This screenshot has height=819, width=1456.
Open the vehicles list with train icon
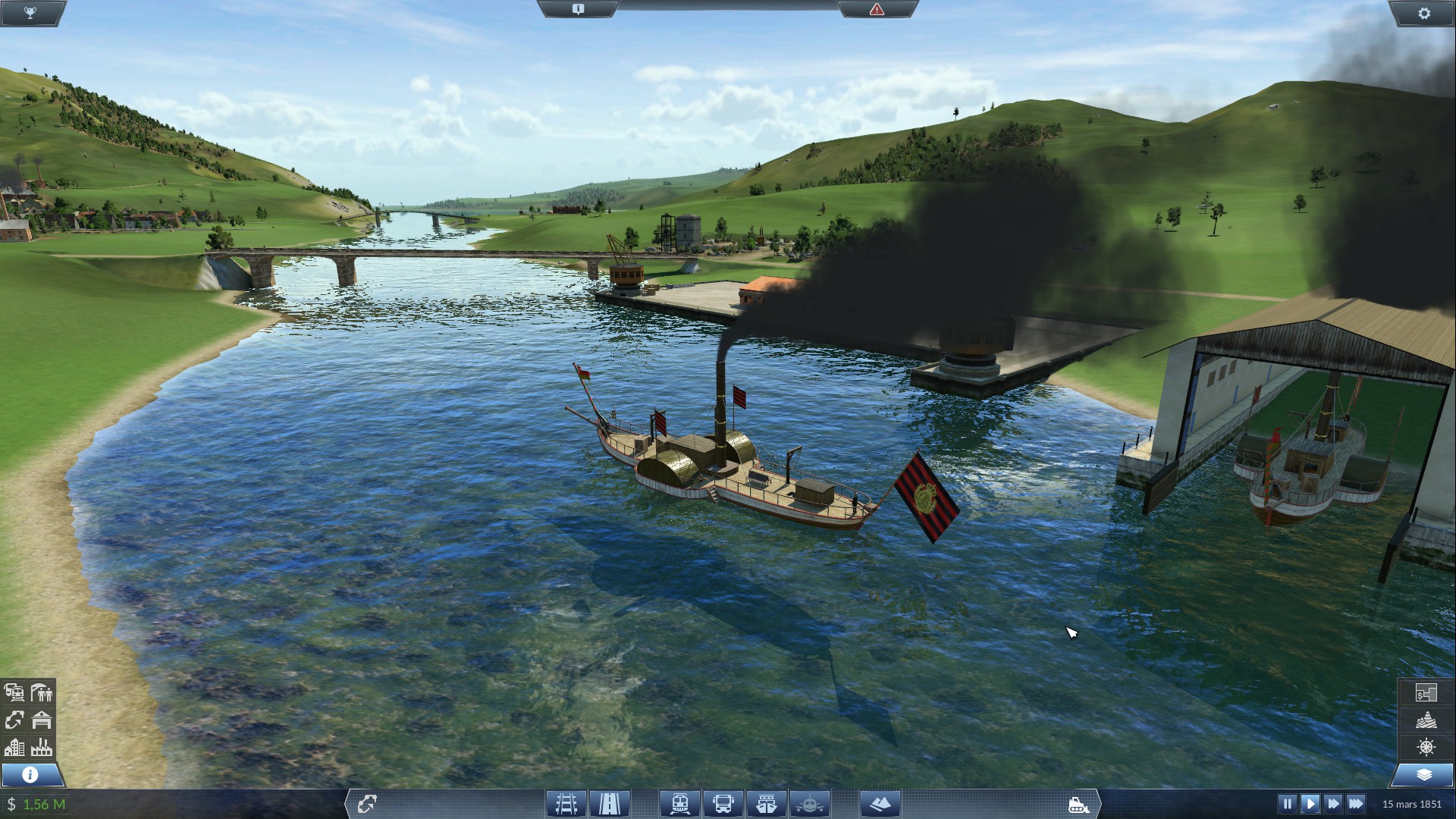click(x=14, y=692)
